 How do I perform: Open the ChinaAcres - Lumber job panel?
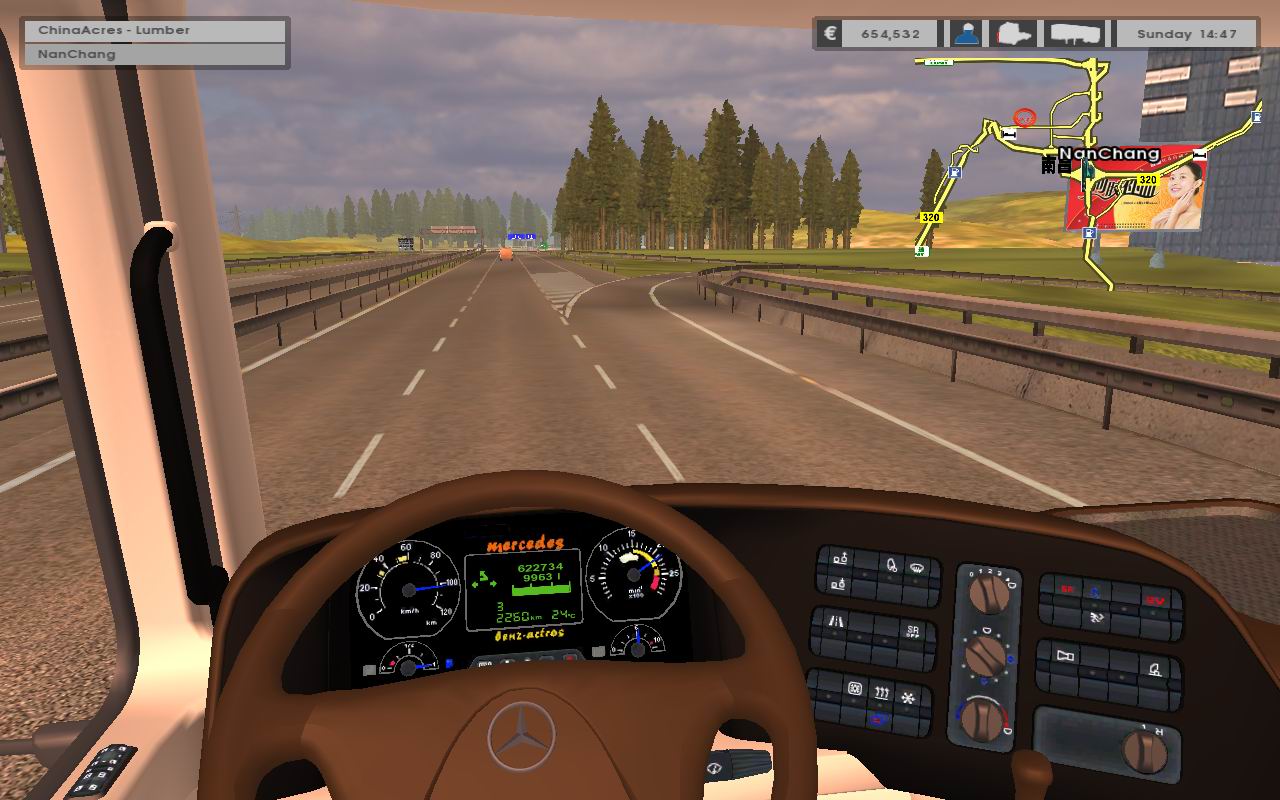(156, 30)
